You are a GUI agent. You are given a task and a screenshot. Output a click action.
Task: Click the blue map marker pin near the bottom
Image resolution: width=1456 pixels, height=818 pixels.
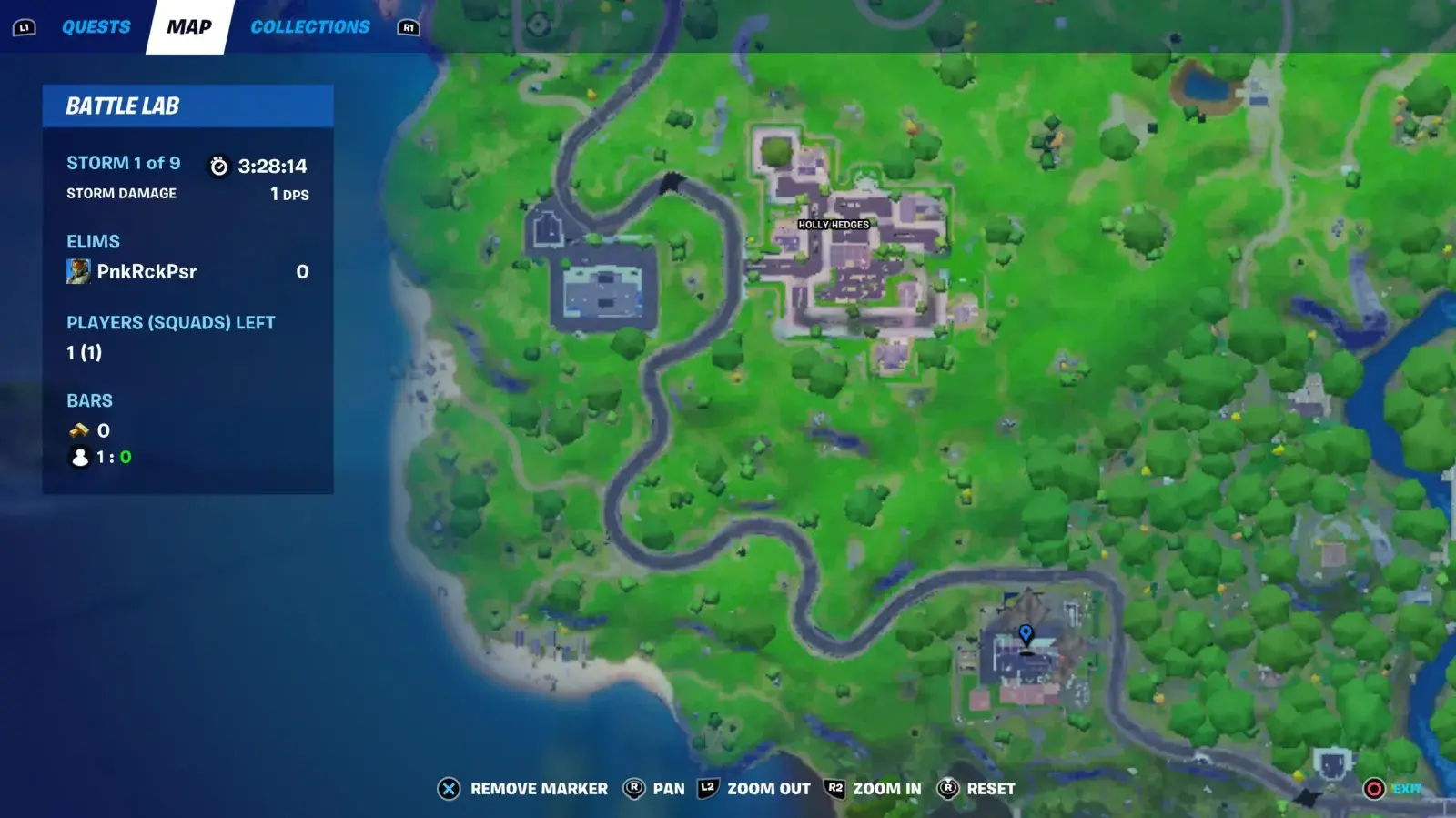coord(1026,634)
